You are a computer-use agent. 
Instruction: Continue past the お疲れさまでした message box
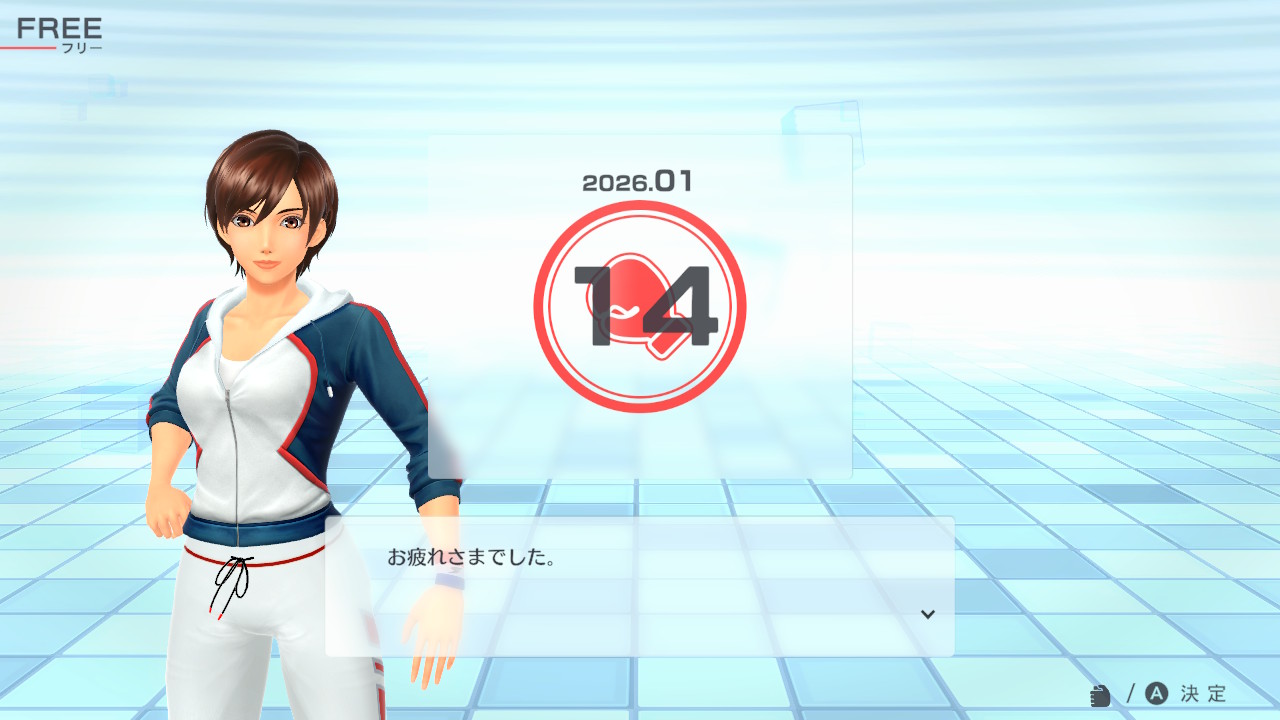coord(639,586)
